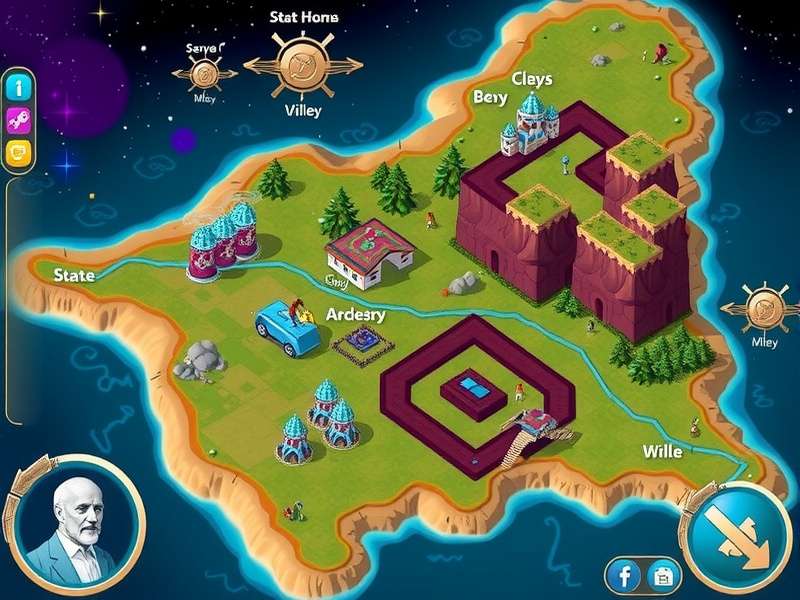Screen dimensions: 800x600
Task: Choose the small Sarye emblem
Action: pyautogui.click(x=205, y=72)
